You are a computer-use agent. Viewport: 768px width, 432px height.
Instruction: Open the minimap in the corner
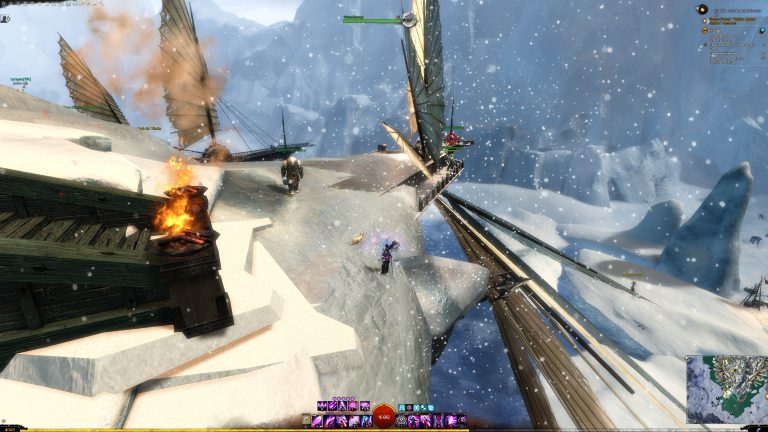pos(726,388)
